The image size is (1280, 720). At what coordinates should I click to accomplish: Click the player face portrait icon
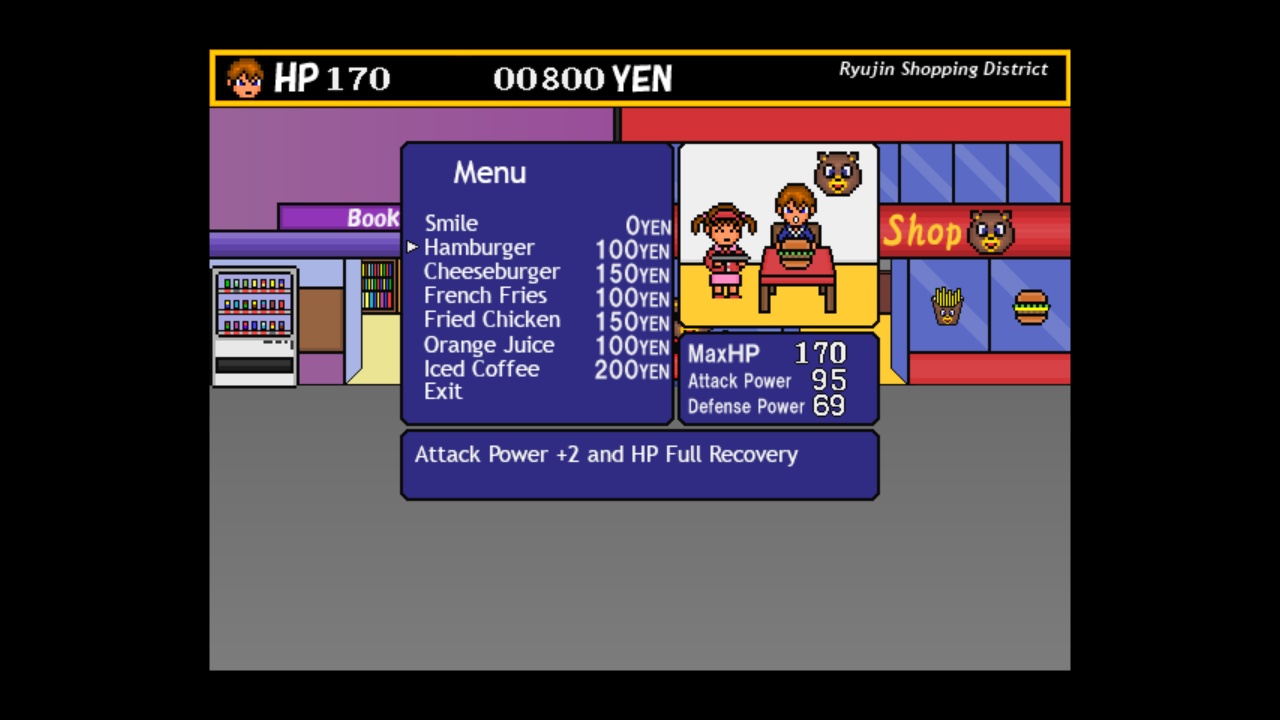(x=242, y=76)
